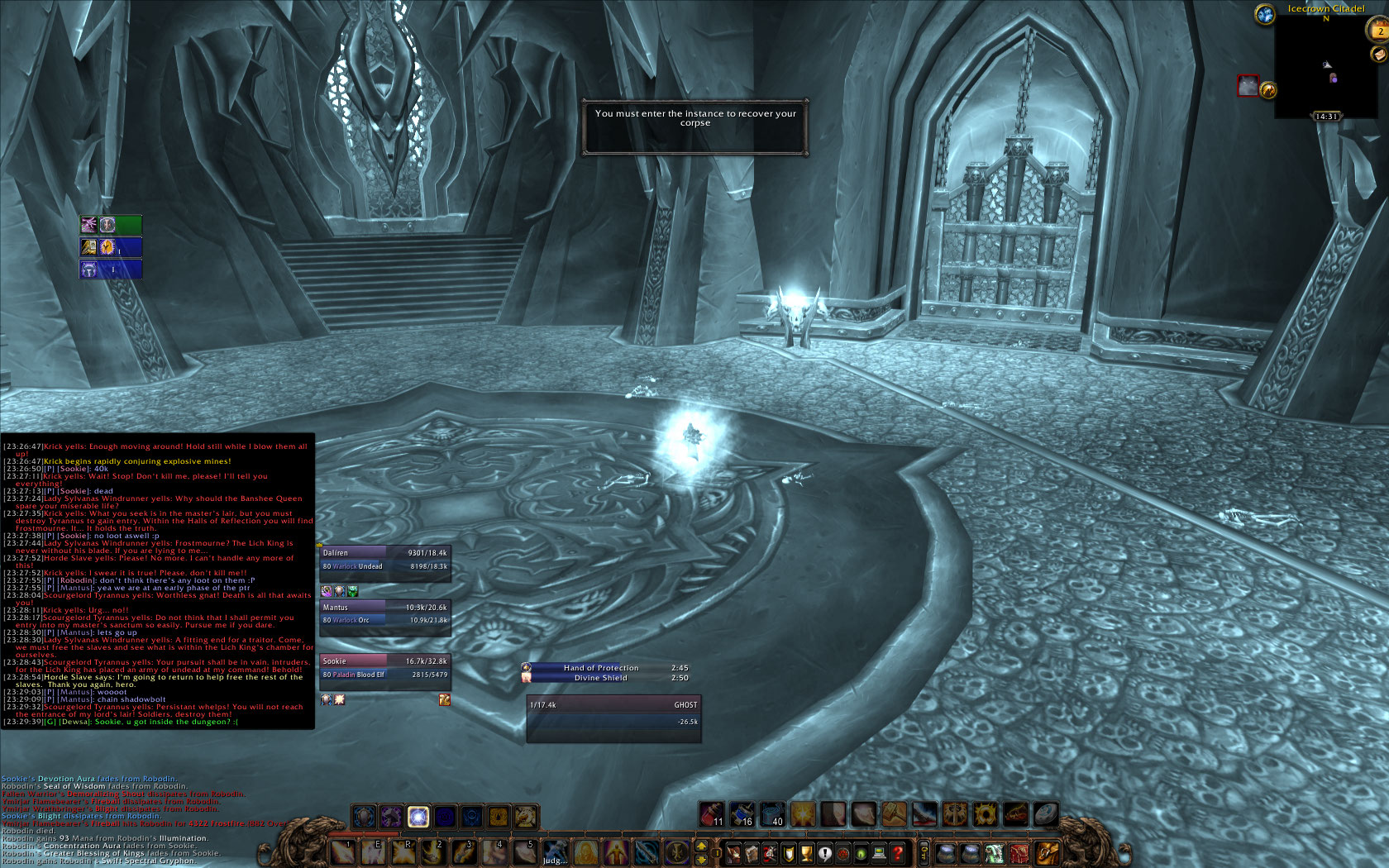Image resolution: width=1389 pixels, height=868 pixels.
Task: Use the red potion with 11 charges
Action: pyautogui.click(x=712, y=814)
